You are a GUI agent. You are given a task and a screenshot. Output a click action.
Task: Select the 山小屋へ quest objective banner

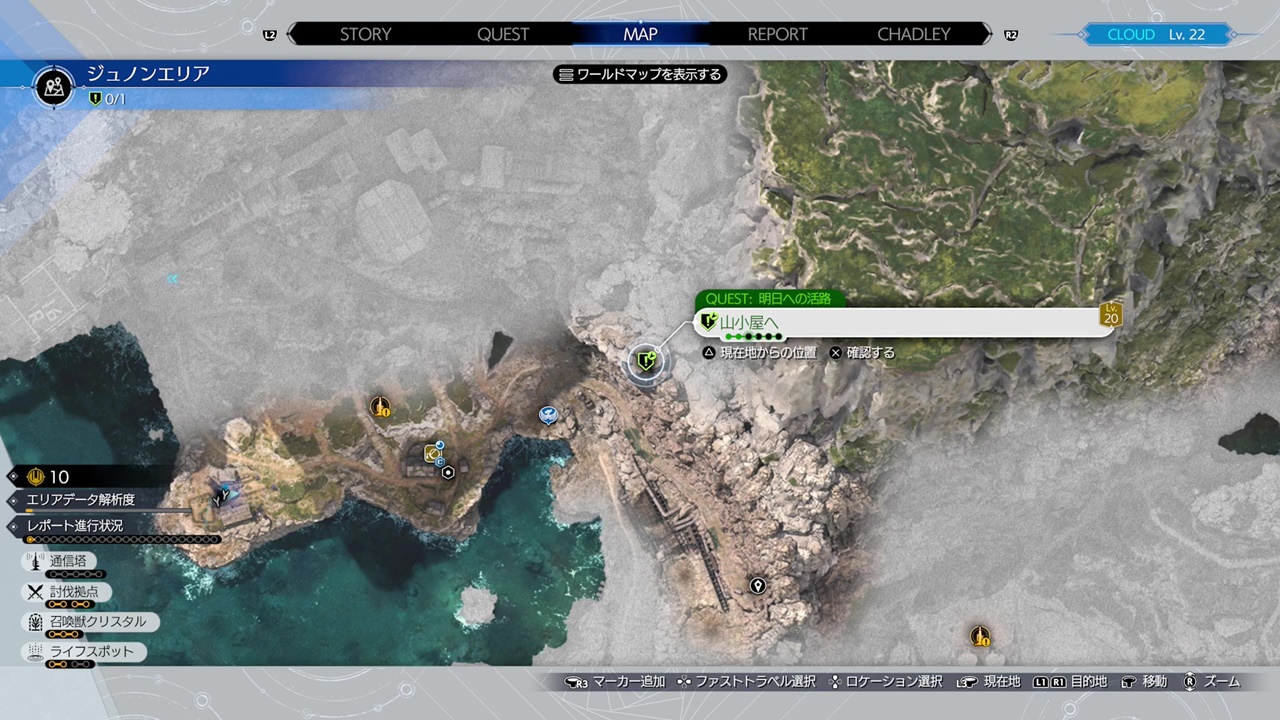900,322
